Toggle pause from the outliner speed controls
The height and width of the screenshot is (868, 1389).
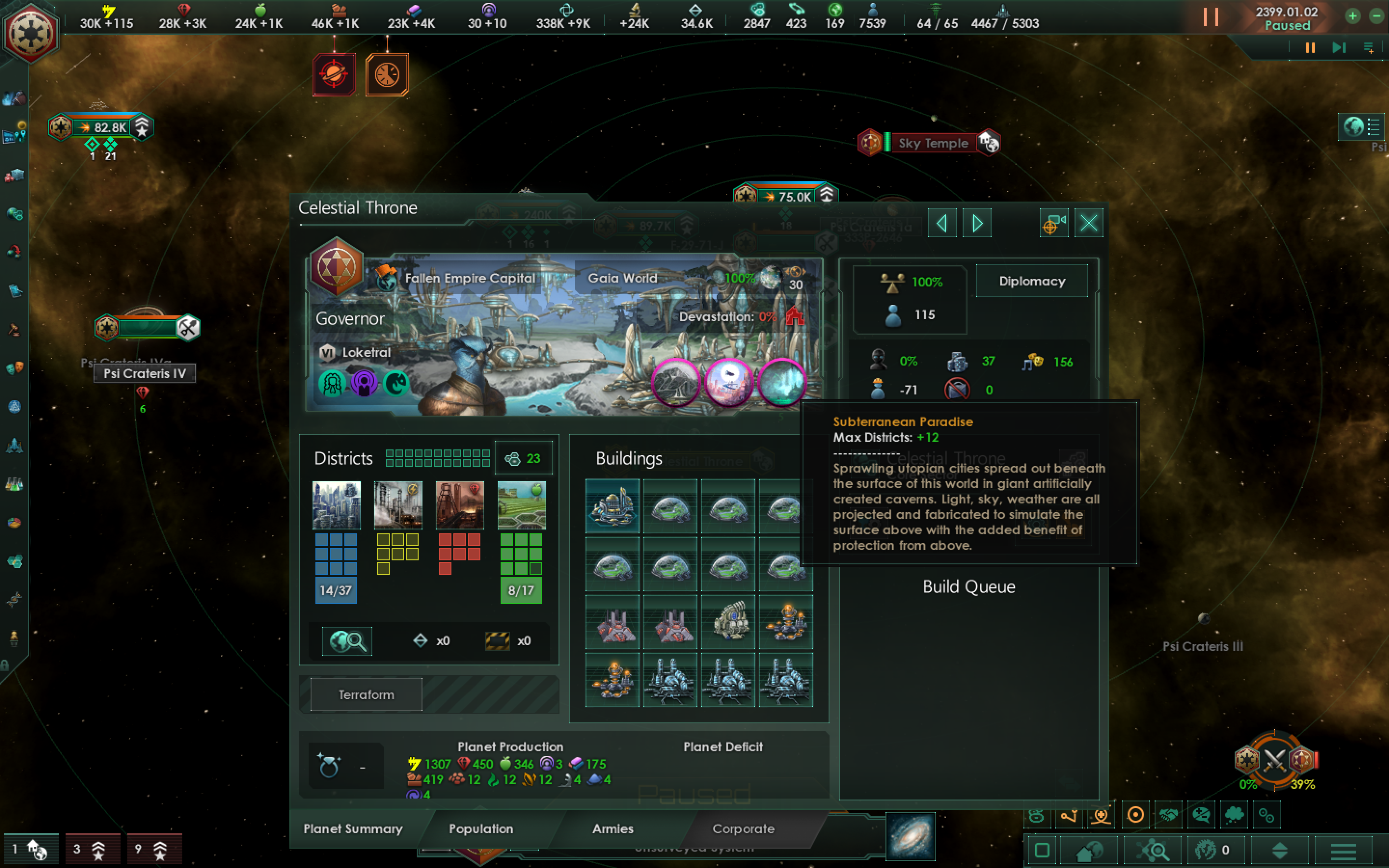click(1309, 48)
